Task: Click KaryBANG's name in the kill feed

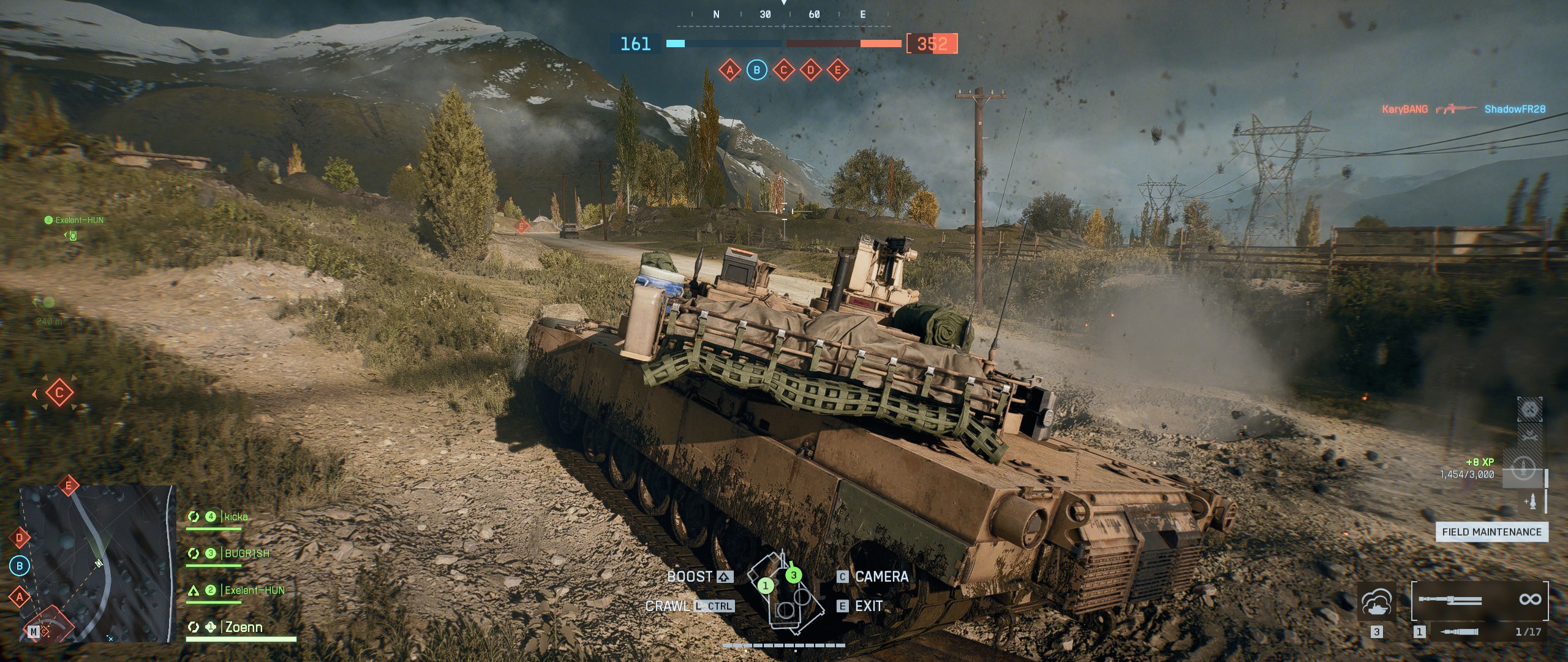Action: point(1404,109)
